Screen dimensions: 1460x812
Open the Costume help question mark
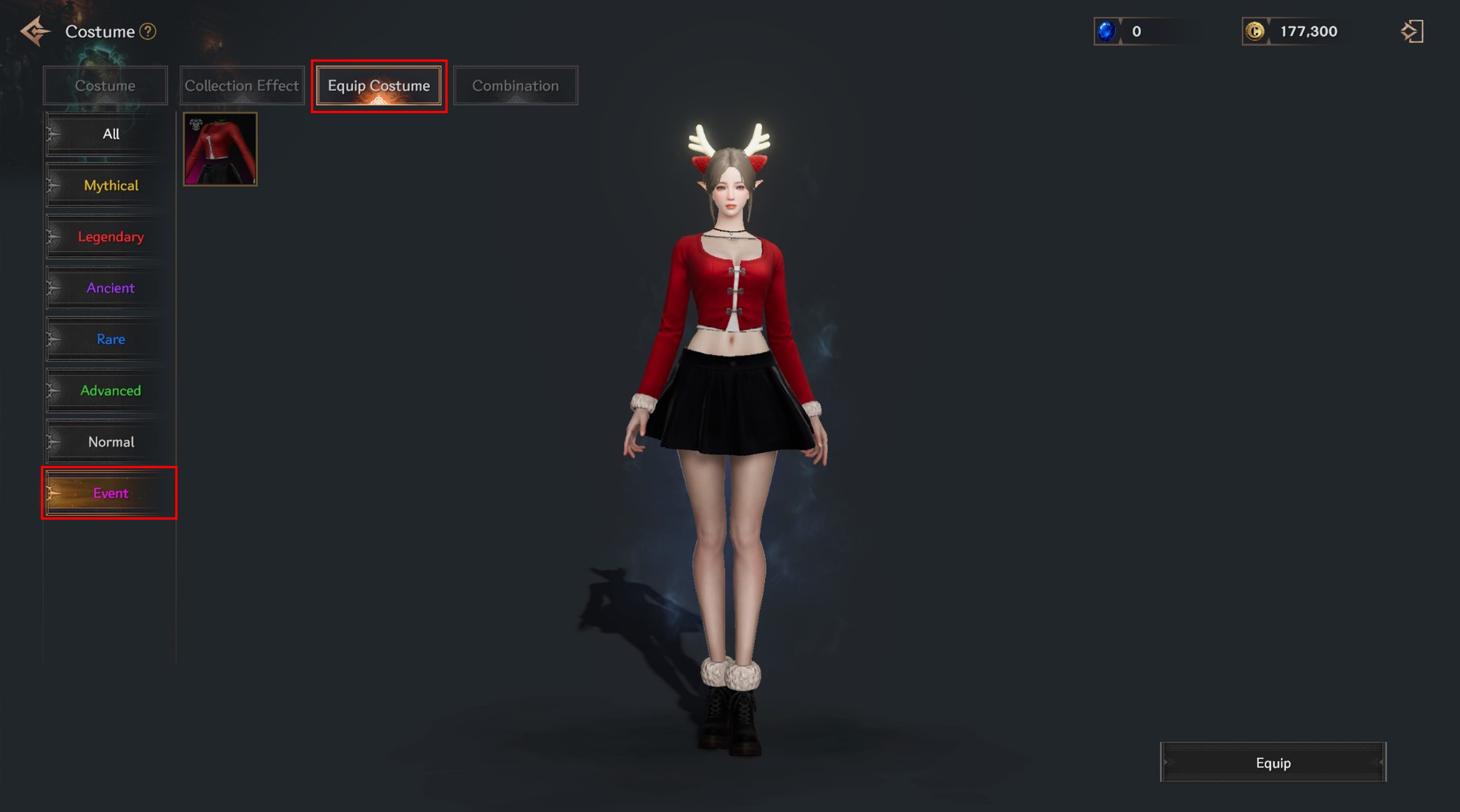click(148, 31)
